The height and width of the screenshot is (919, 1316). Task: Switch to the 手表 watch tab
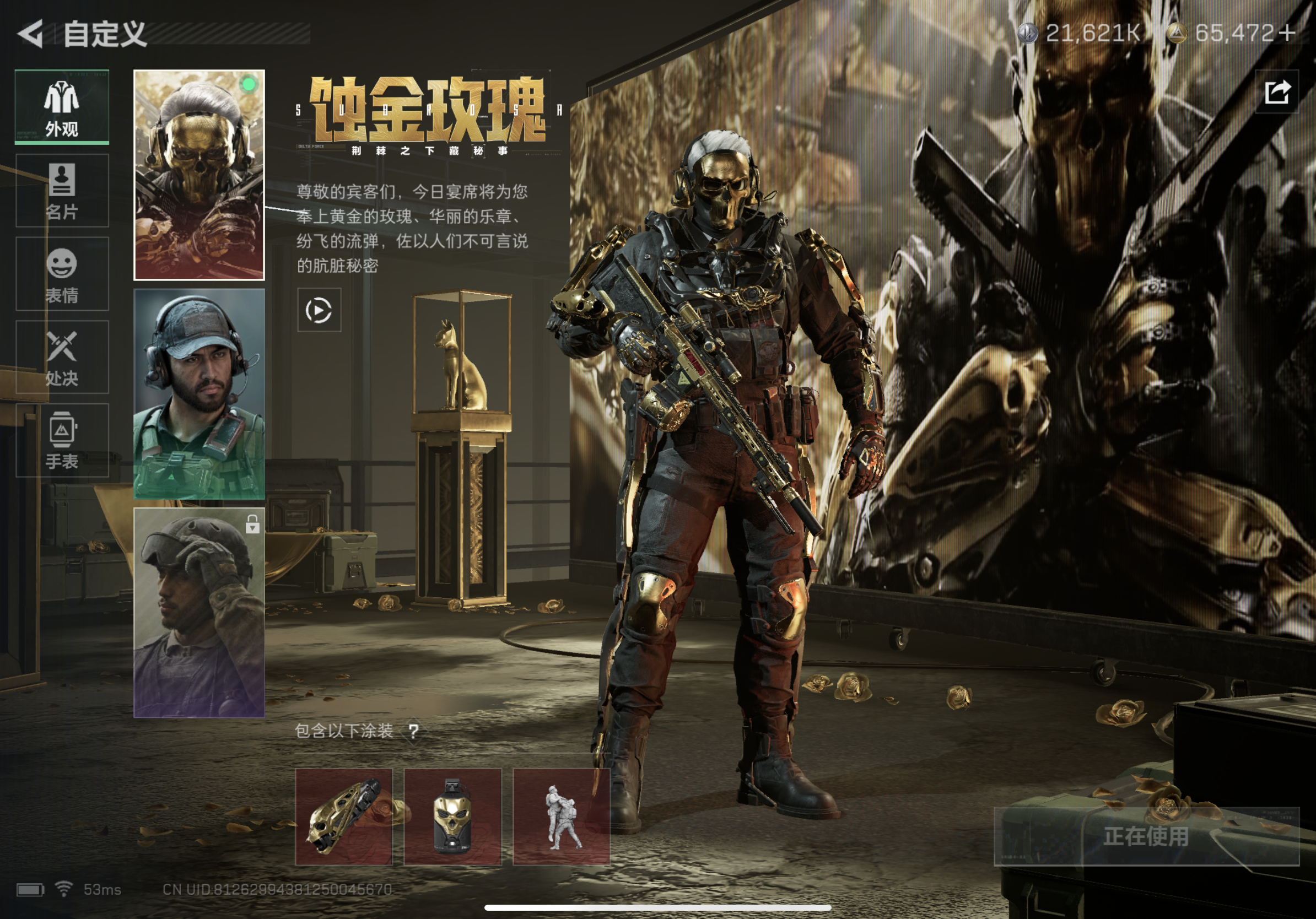(62, 441)
